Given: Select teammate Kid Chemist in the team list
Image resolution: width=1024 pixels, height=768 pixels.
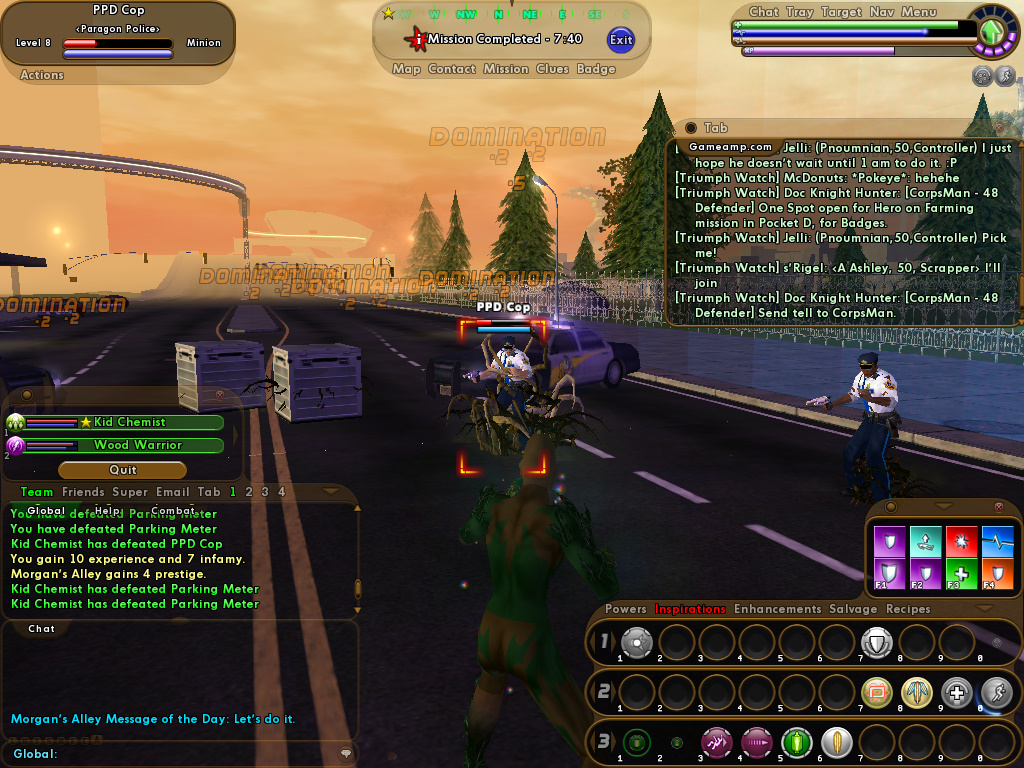Looking at the screenshot, I should [129, 423].
